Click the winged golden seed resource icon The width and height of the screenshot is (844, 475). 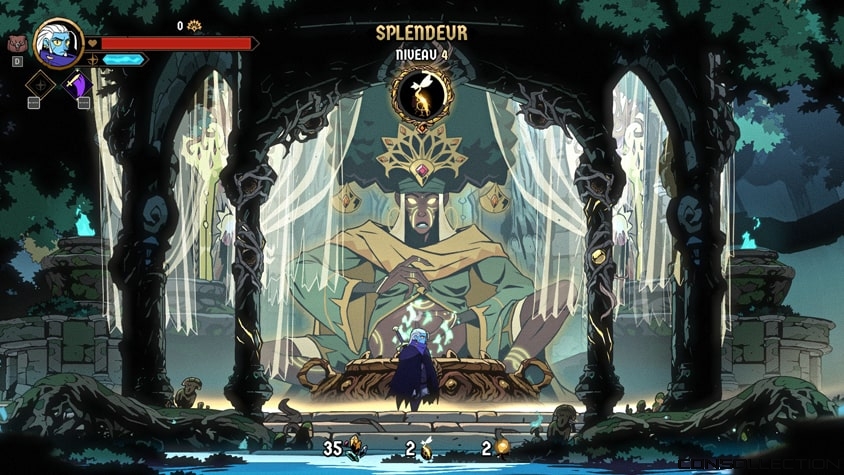(x=426, y=449)
